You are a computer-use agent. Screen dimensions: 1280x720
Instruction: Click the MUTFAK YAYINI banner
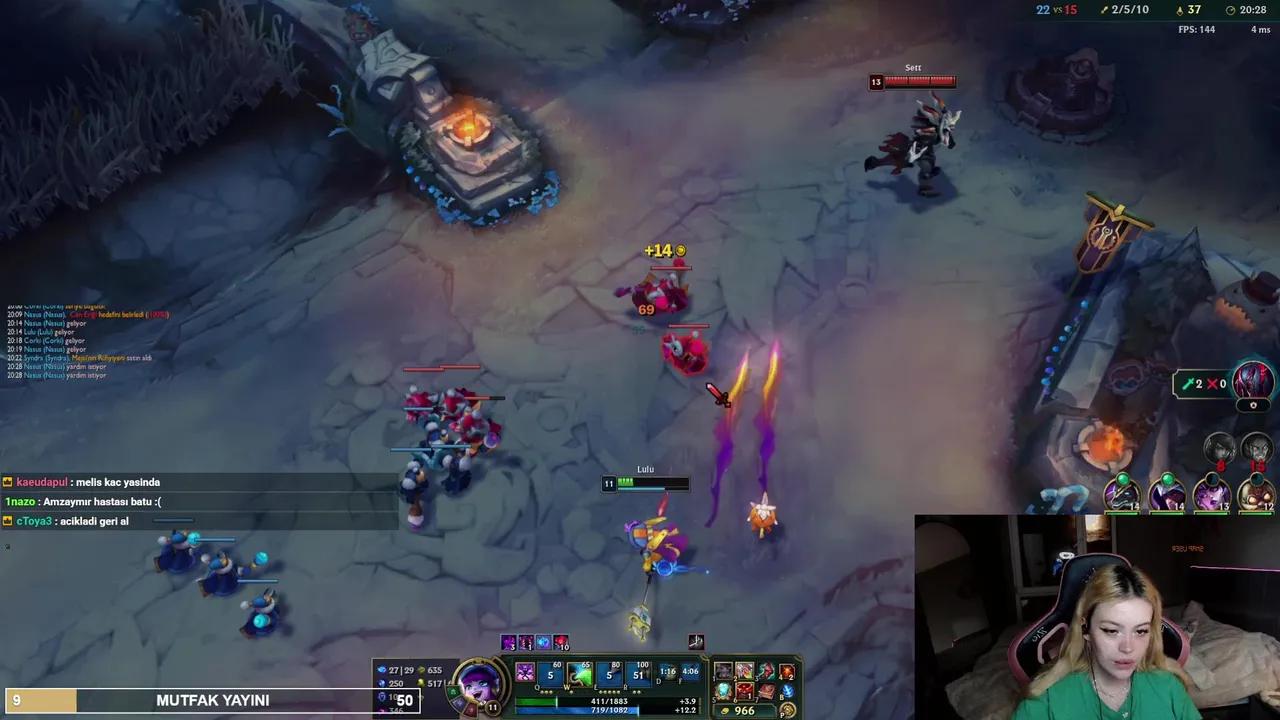pyautogui.click(x=213, y=700)
